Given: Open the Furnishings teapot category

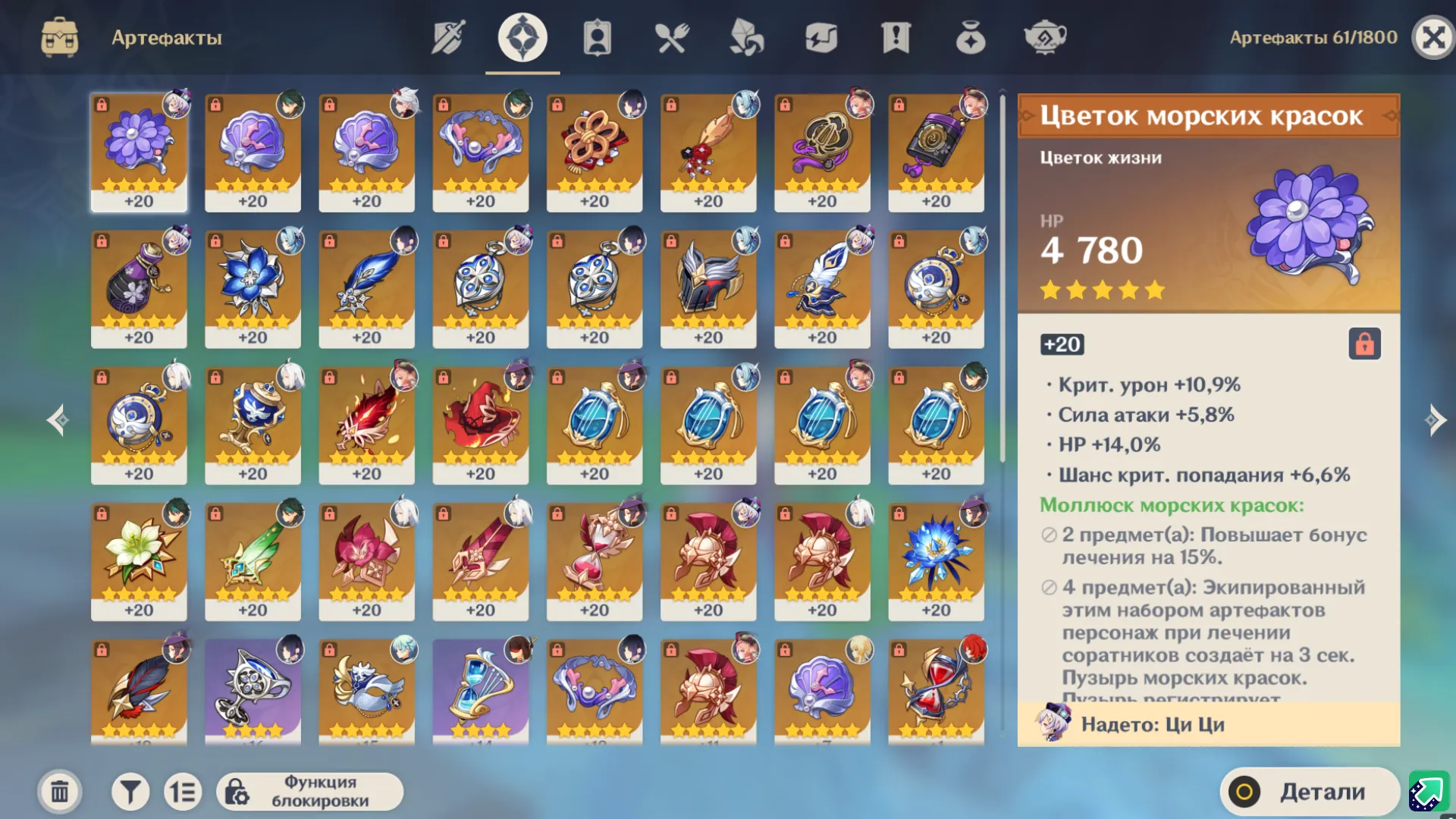Looking at the screenshot, I should (1047, 36).
